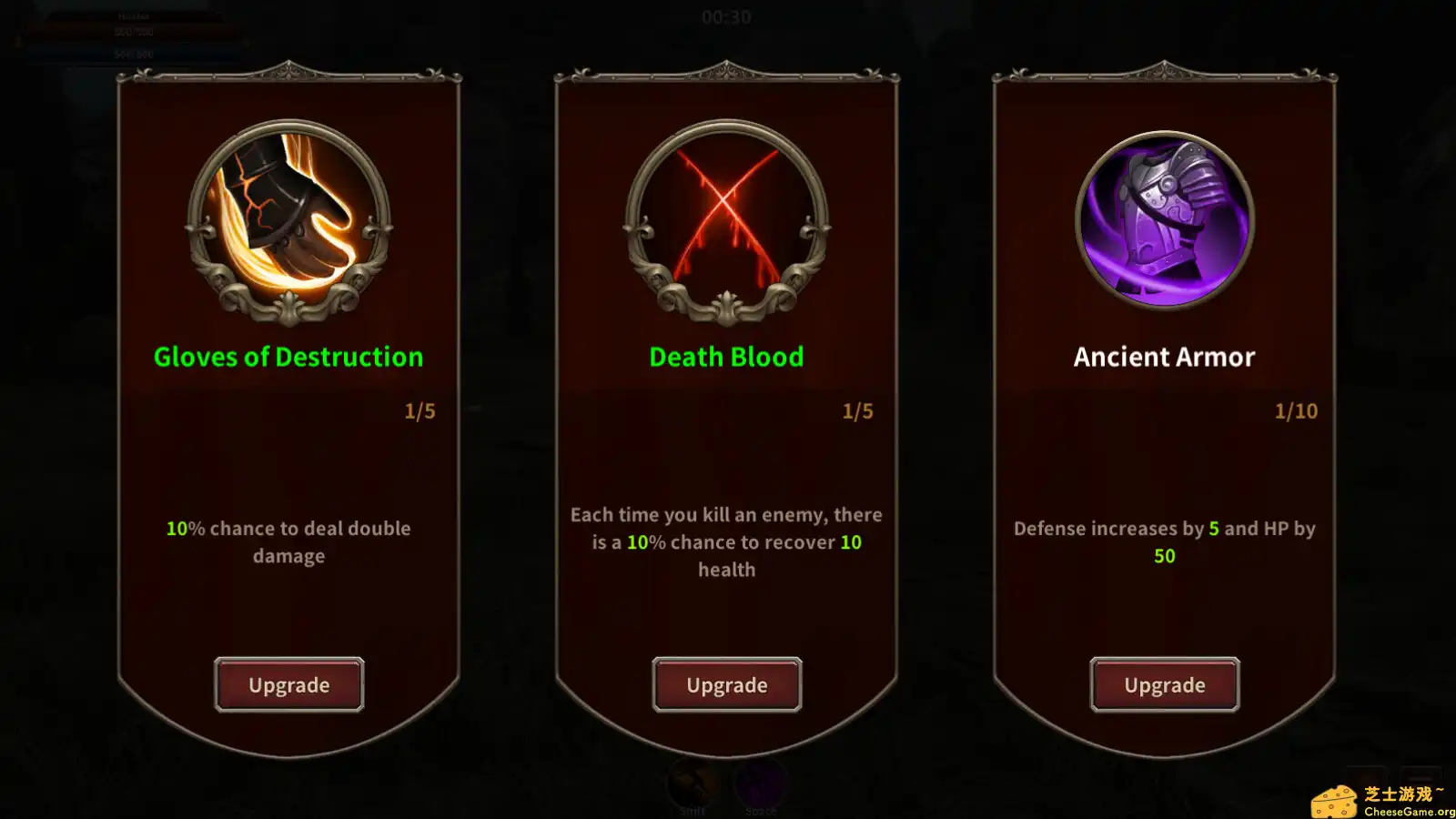Screen dimensions: 1456x819
Task: Click the Shift skill hotkey icon
Action: [x=693, y=784]
